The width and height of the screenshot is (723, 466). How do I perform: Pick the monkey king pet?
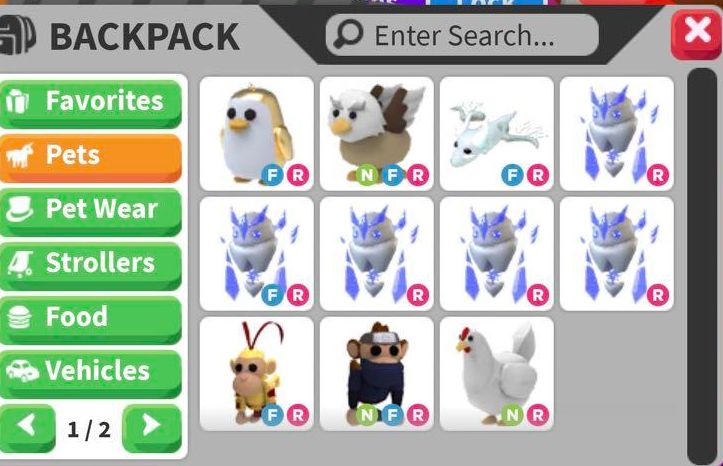pyautogui.click(x=256, y=373)
